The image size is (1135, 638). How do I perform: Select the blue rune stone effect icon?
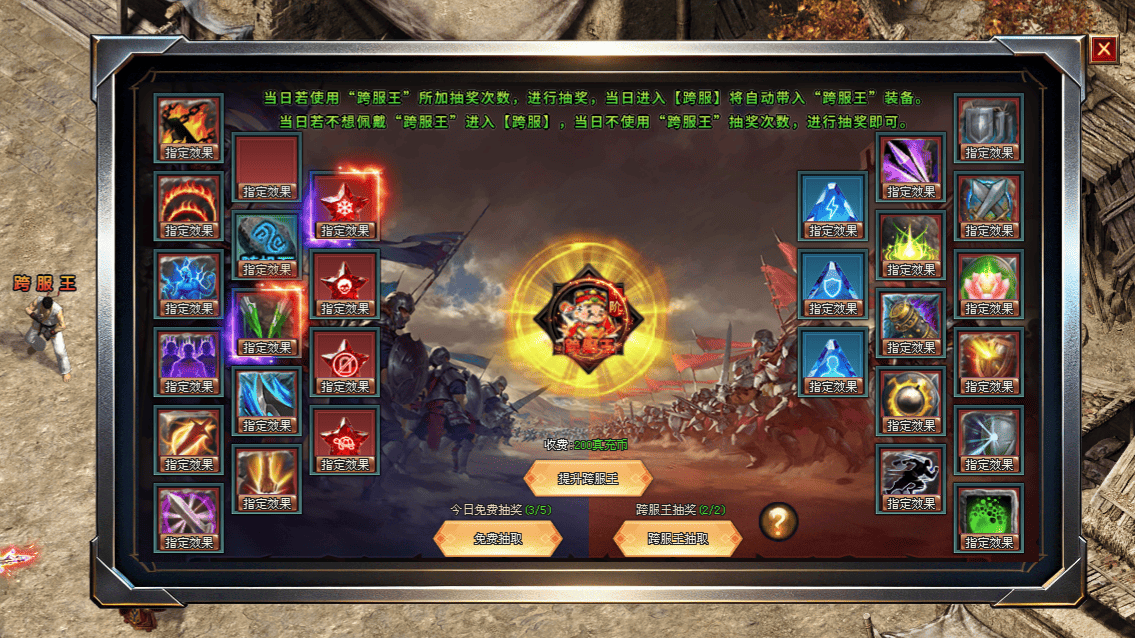point(267,240)
